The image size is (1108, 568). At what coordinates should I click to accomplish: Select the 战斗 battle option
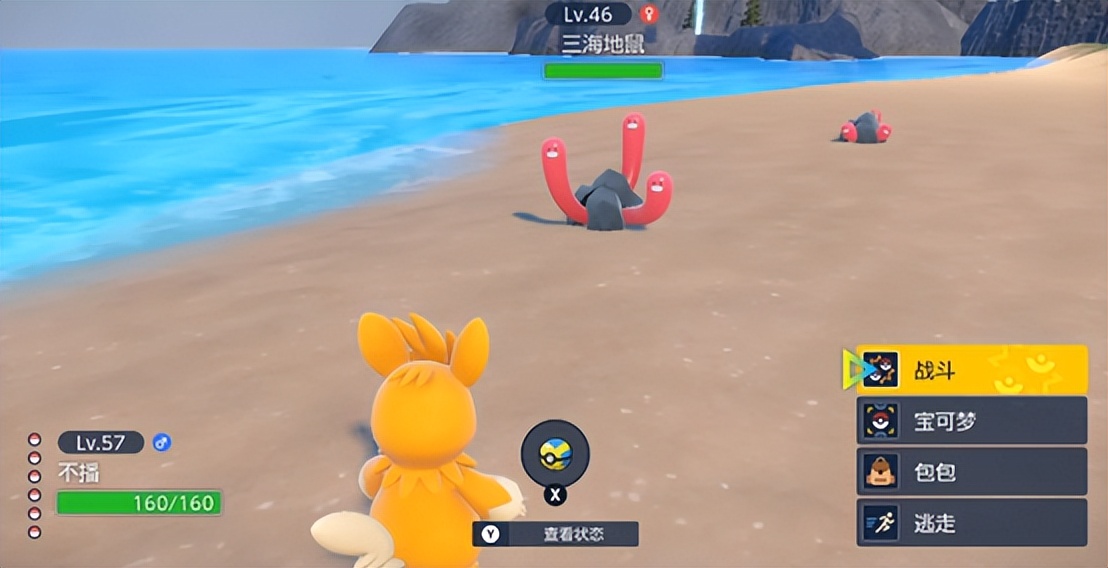click(x=971, y=370)
